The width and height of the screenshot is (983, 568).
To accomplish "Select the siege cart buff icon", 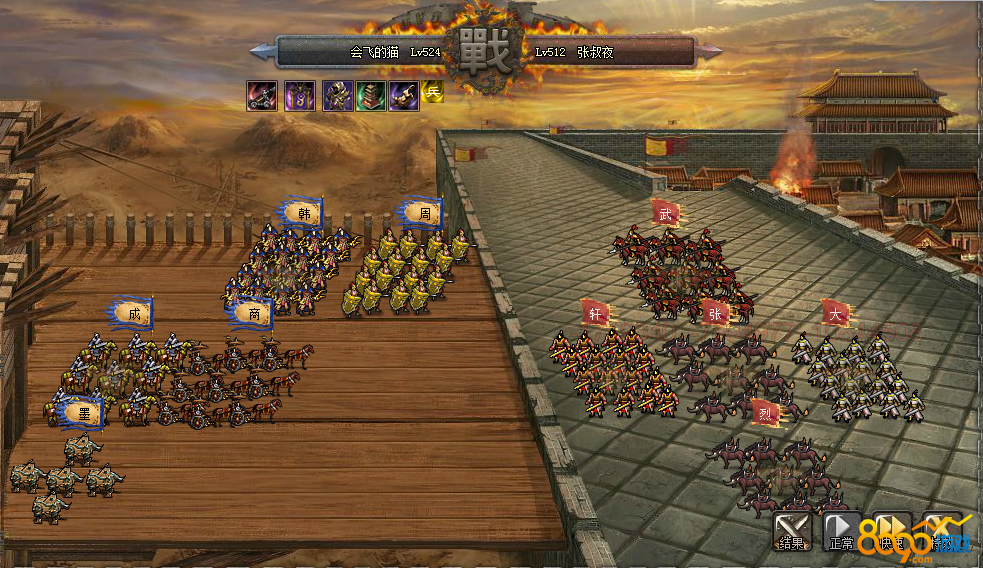I will (262, 95).
